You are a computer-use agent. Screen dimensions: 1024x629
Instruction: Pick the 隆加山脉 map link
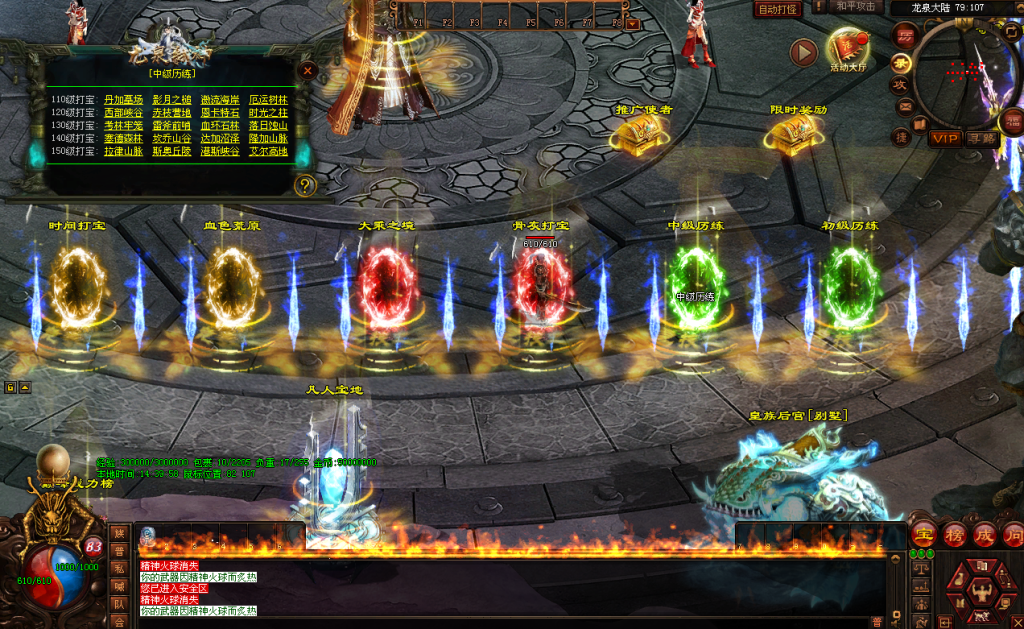tap(268, 139)
